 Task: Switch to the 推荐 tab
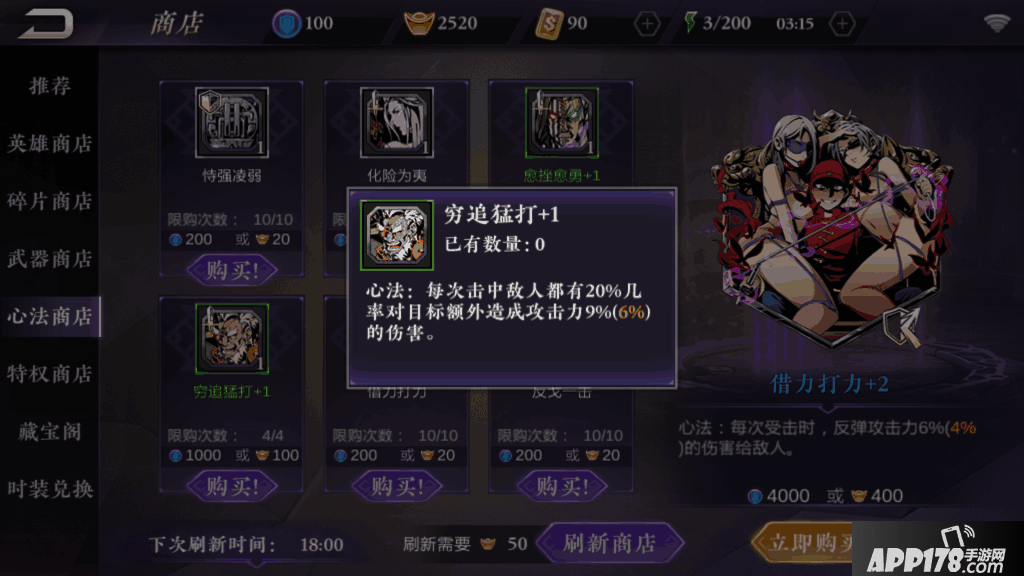pos(50,86)
